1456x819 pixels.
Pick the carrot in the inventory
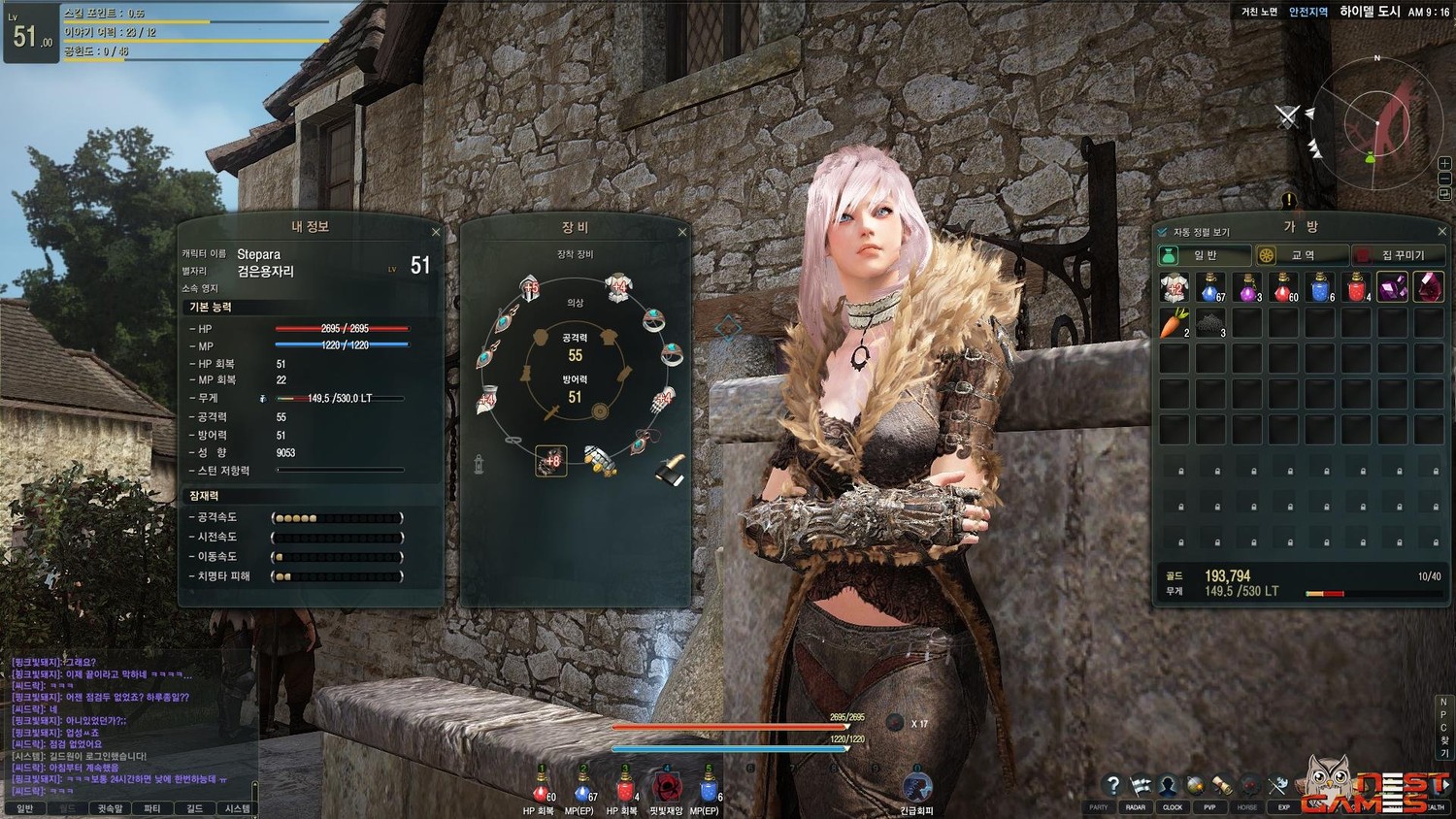pyautogui.click(x=1175, y=323)
